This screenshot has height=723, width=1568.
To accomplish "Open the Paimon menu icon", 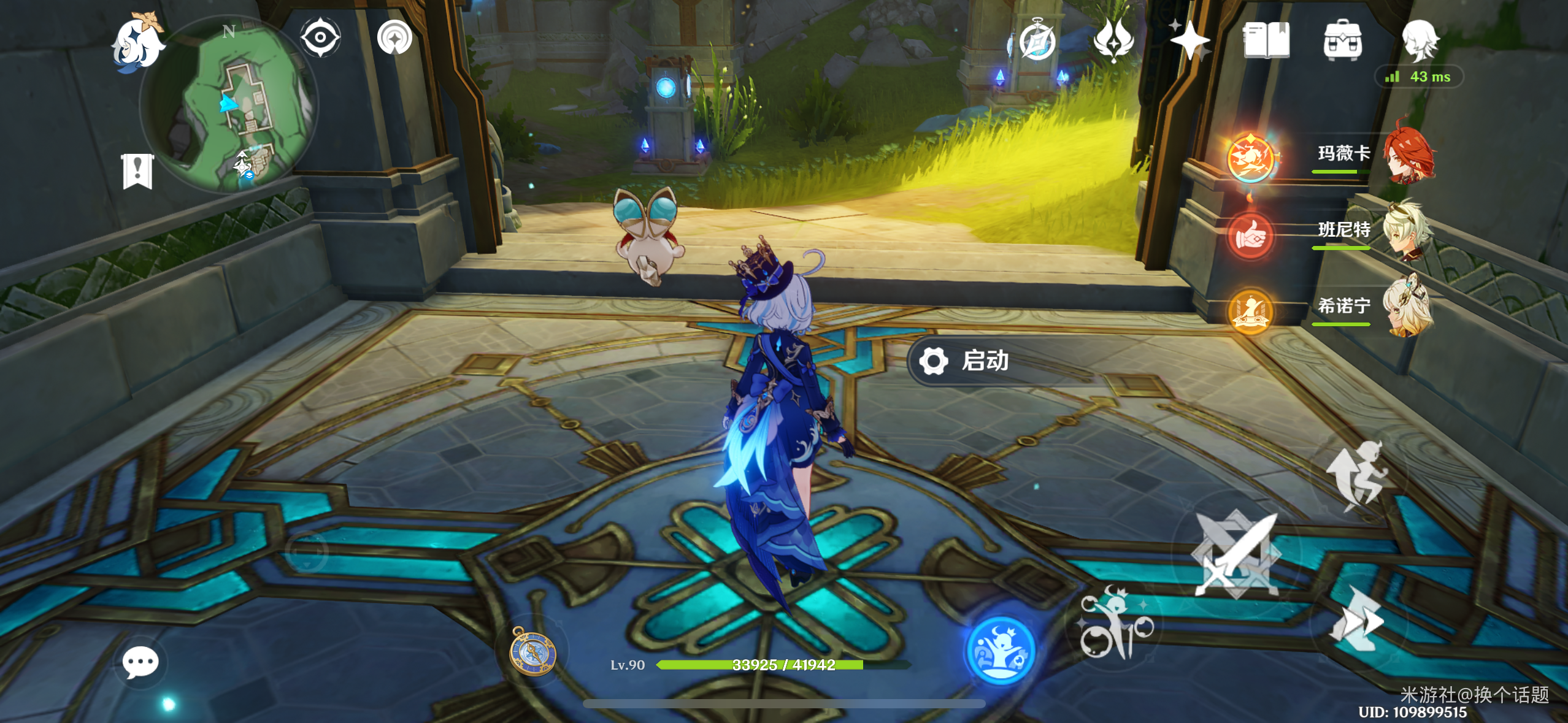I will 137,42.
